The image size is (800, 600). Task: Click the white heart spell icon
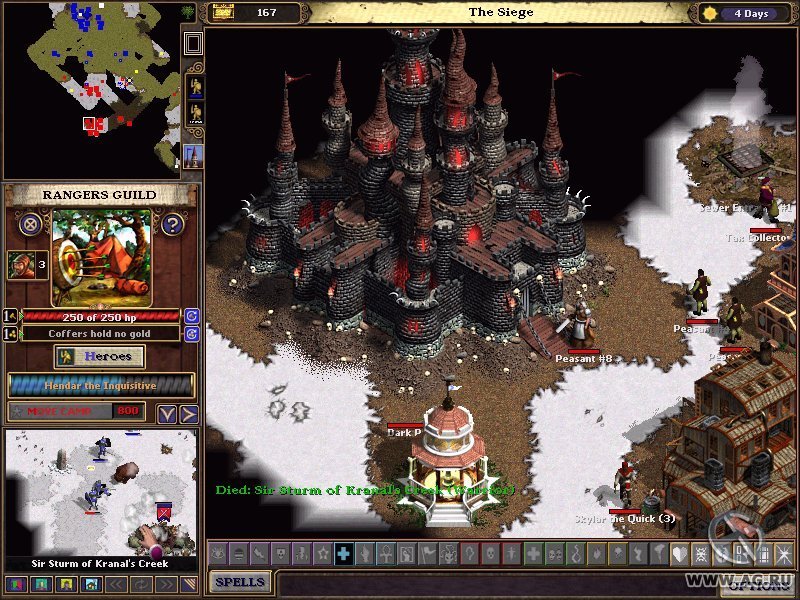click(679, 553)
